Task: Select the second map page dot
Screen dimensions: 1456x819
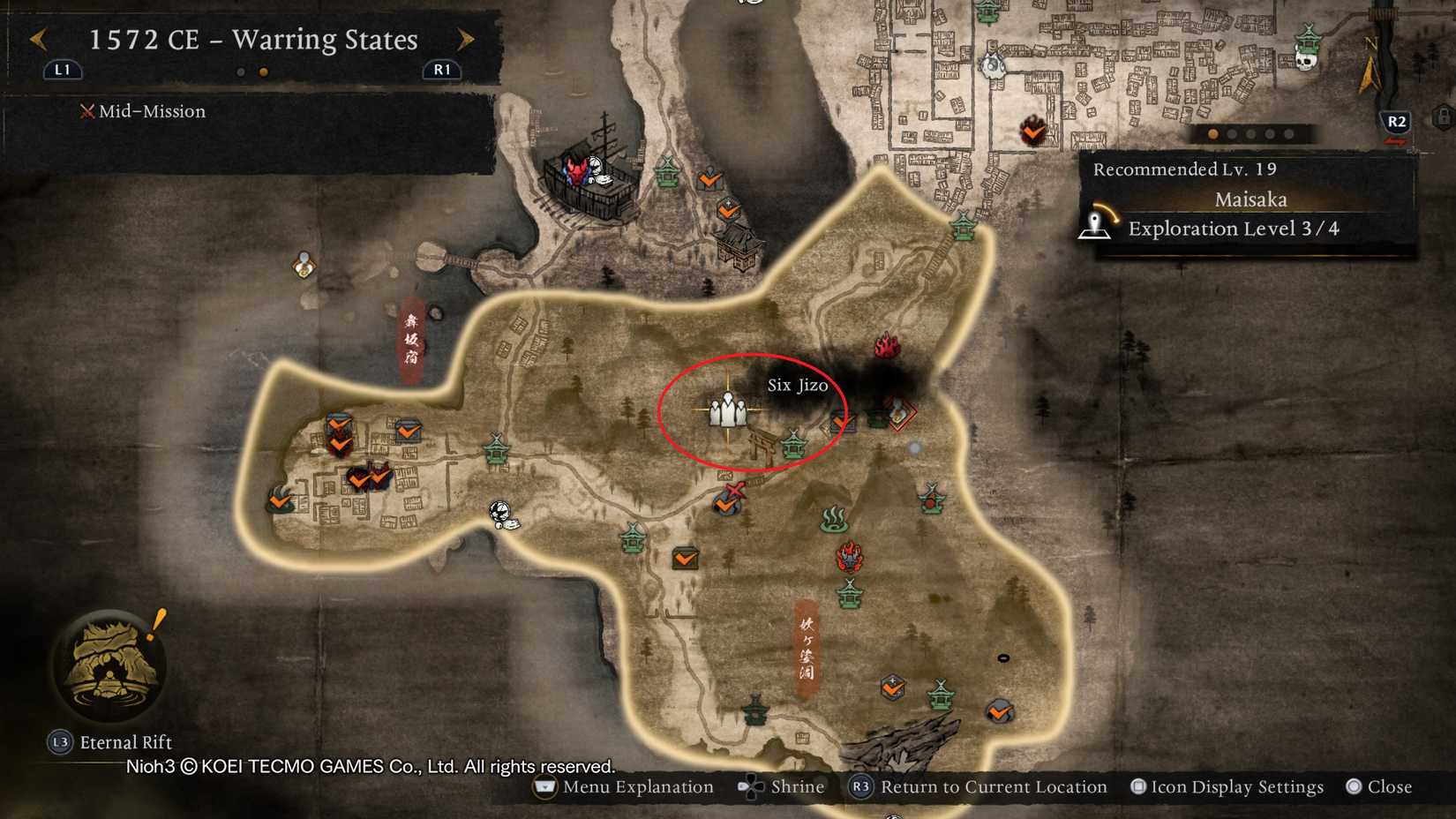Action: tap(262, 71)
